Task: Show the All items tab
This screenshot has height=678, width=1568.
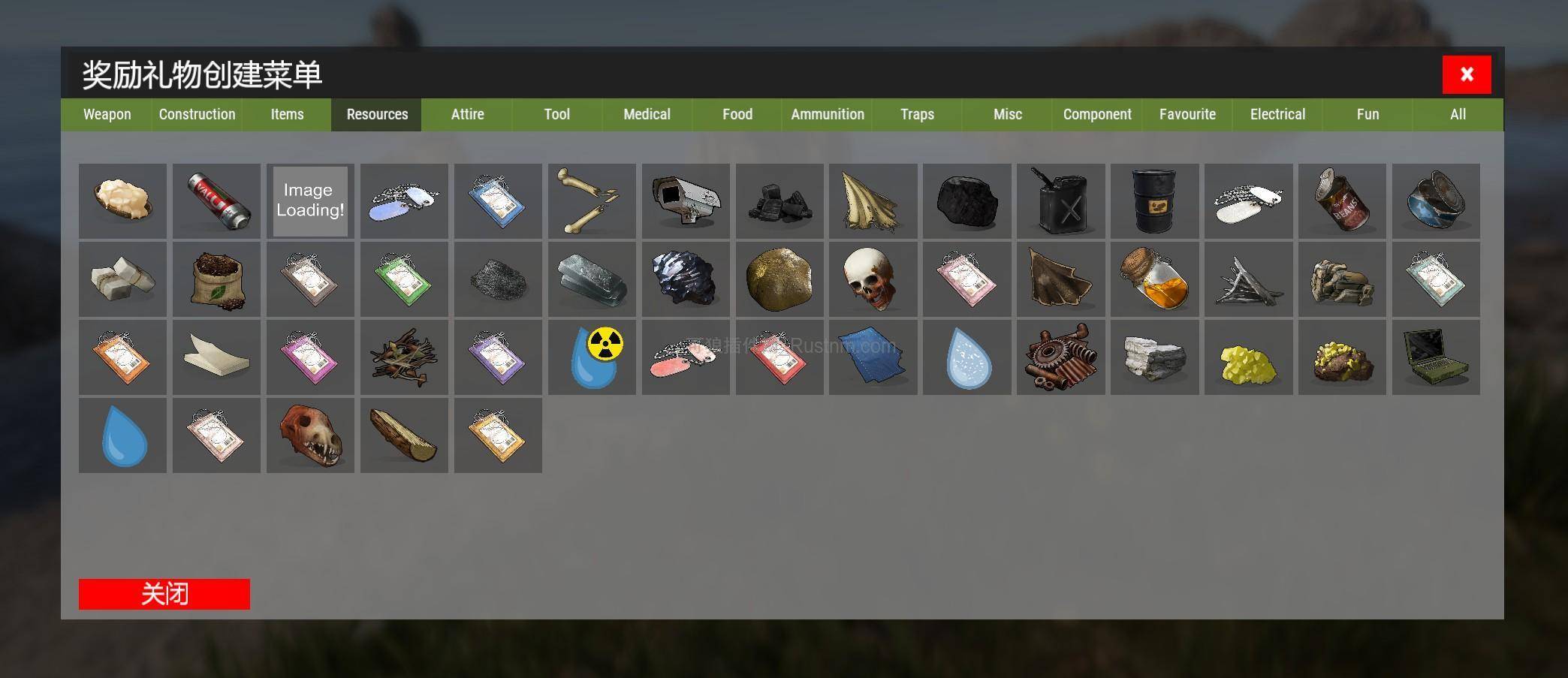Action: (1458, 114)
